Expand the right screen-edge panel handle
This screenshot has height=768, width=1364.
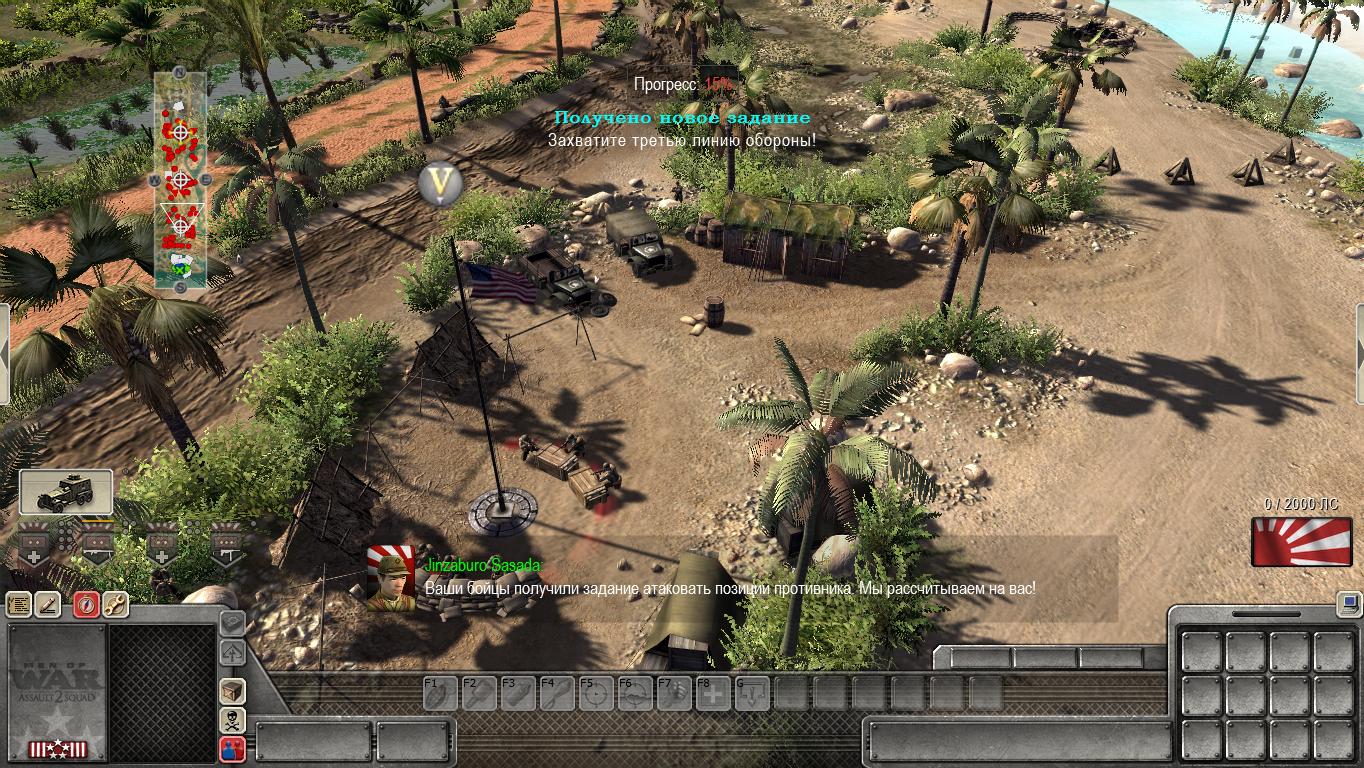click(x=1359, y=353)
